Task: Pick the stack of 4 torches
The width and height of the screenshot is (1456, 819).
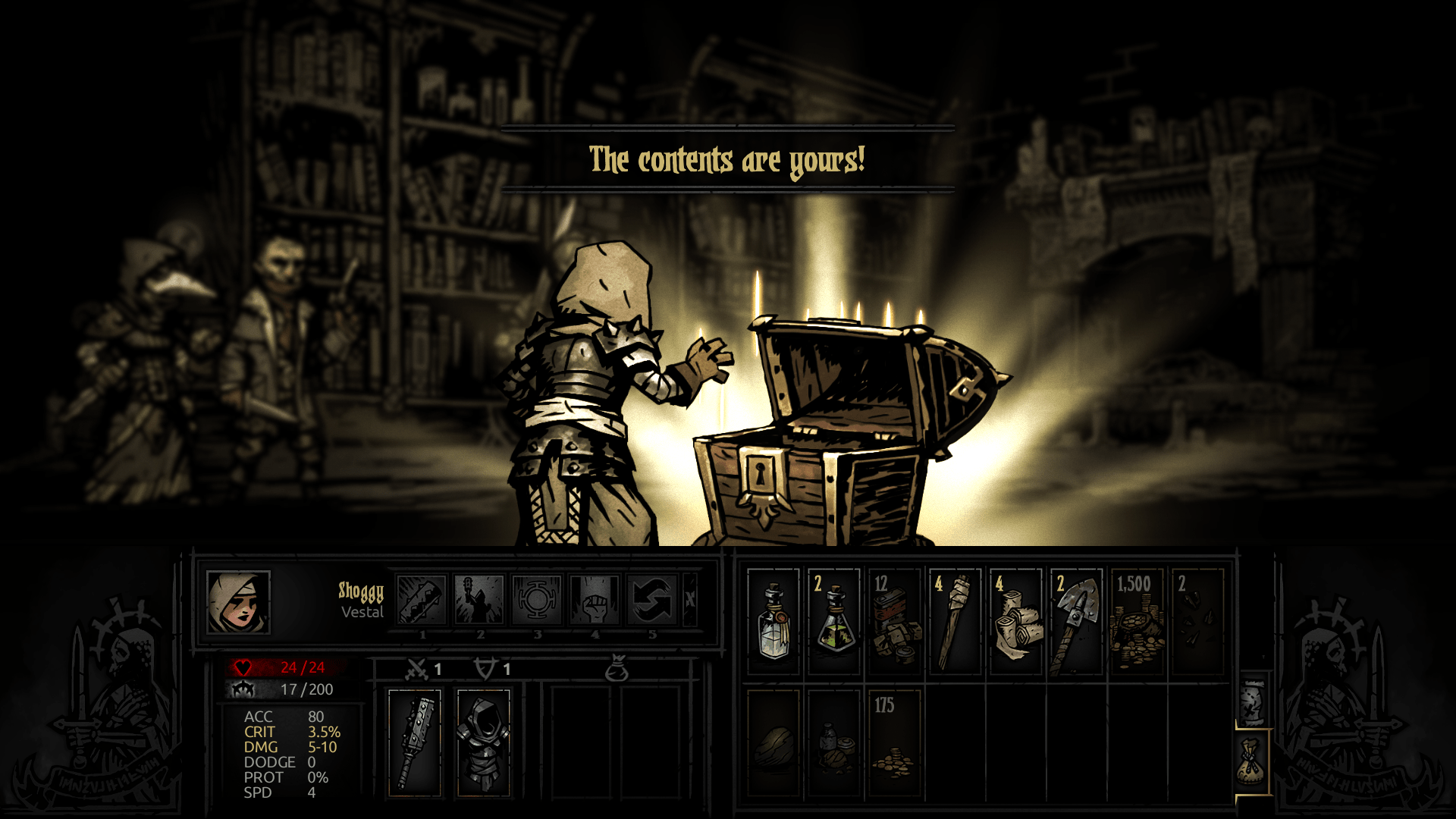Action: click(x=955, y=622)
